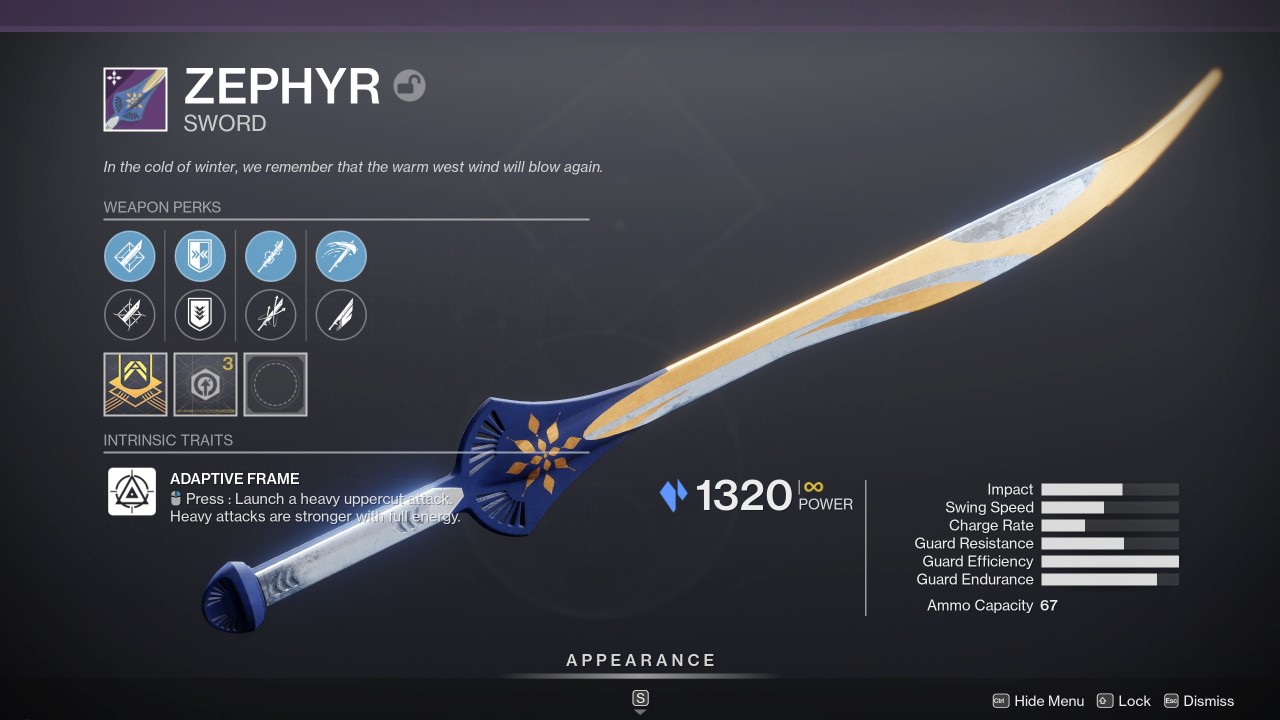Select the Whirlwind Blade style perk icon
This screenshot has width=1280, height=720.
(x=340, y=256)
